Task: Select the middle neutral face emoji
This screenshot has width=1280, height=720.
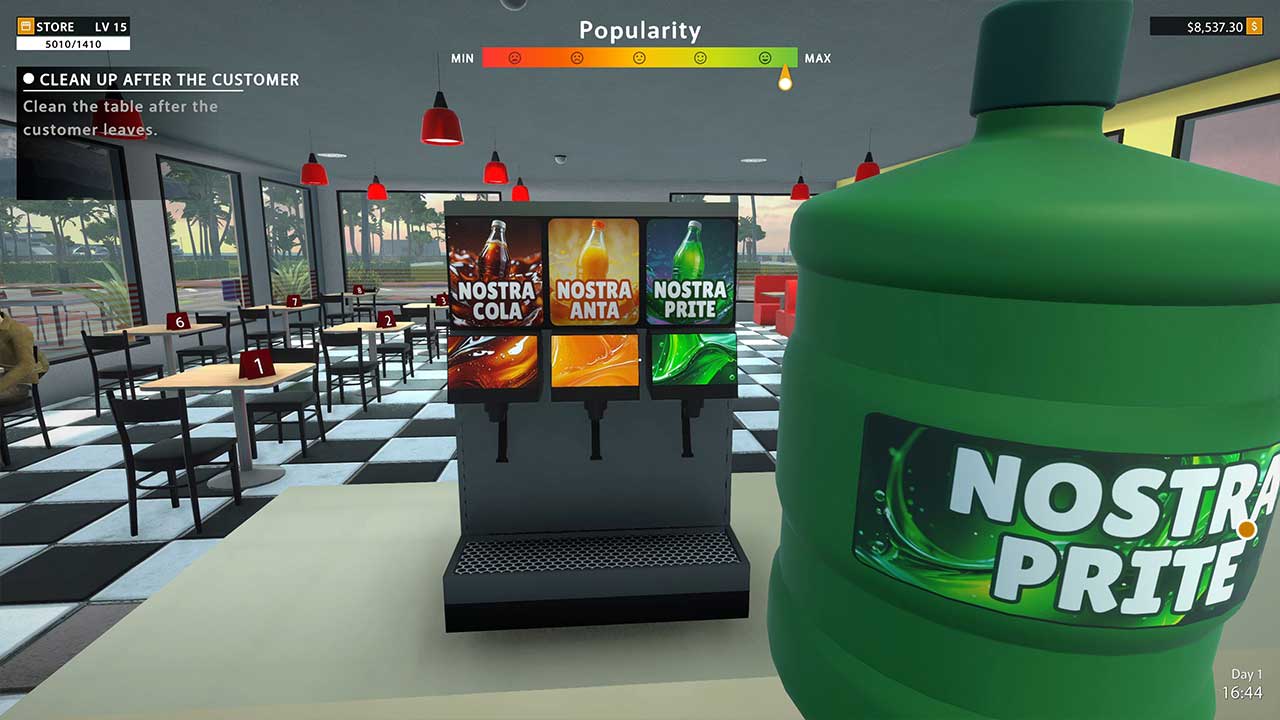Action: point(640,58)
